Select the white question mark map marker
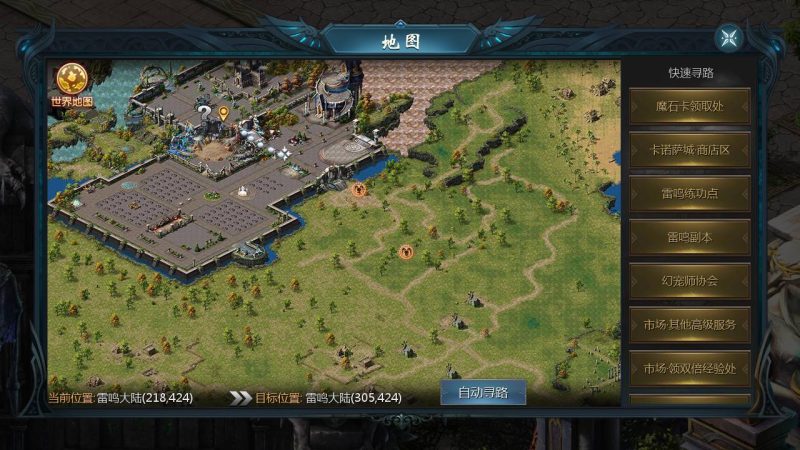800x450 pixels. [x=205, y=110]
